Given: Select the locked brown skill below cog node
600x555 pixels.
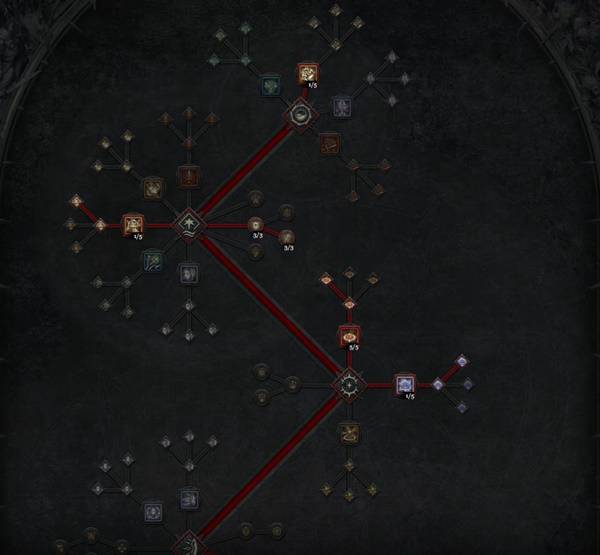Looking at the screenshot, I should (x=348, y=432).
